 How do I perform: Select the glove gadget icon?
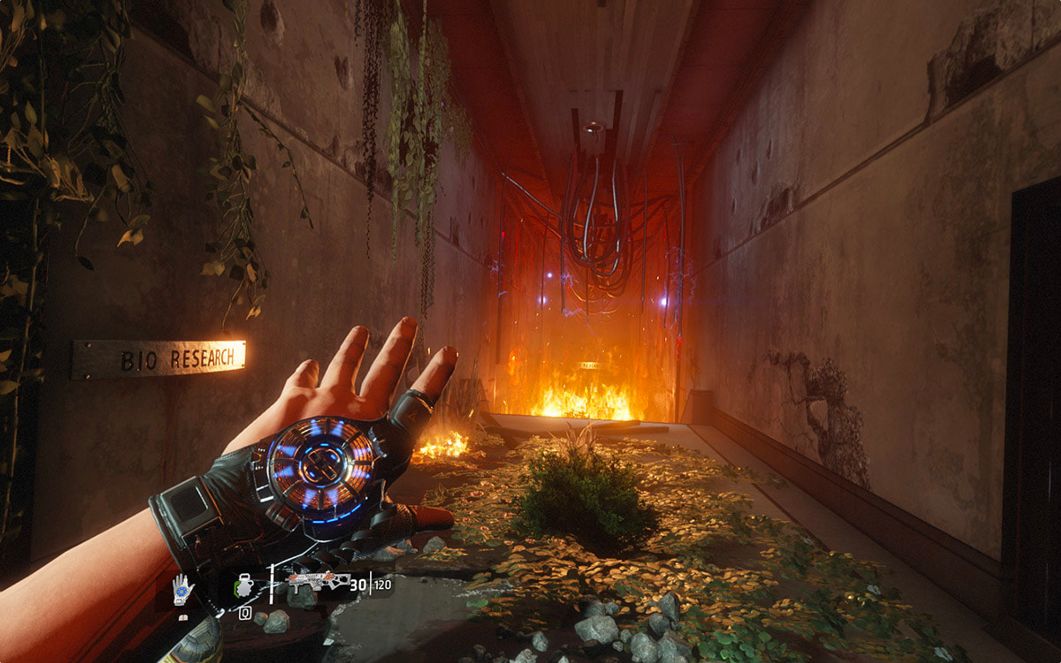click(x=183, y=589)
